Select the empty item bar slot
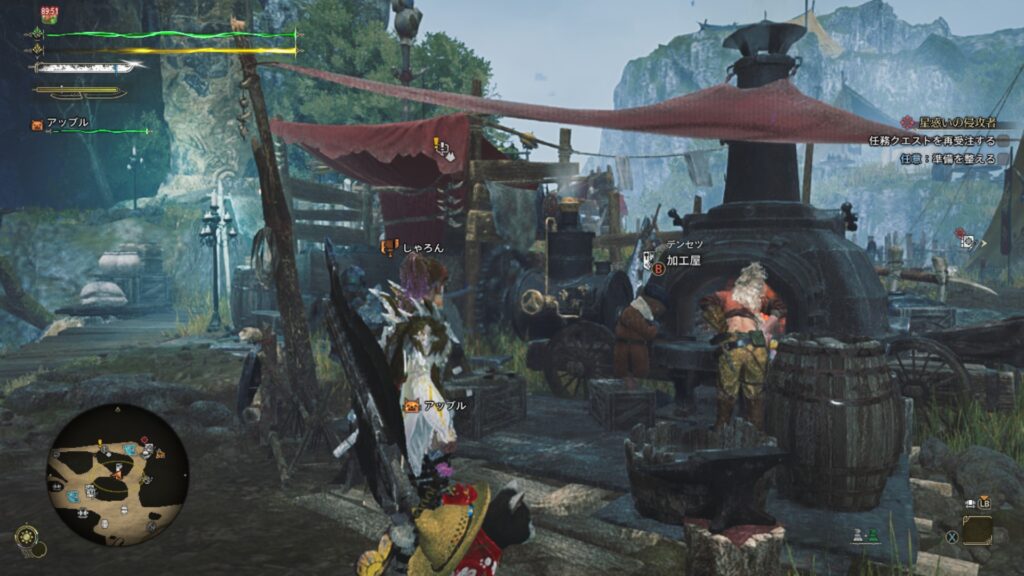 (977, 529)
